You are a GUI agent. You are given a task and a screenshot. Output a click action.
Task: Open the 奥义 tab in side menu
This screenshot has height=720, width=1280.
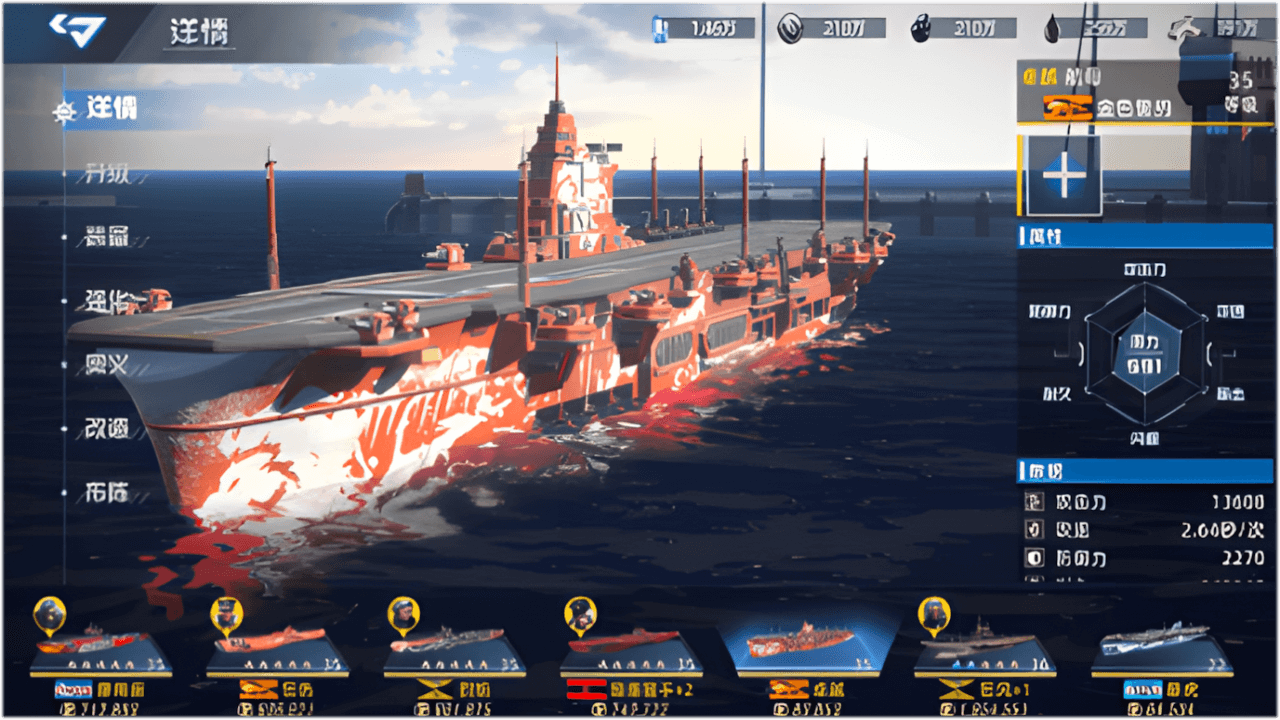(x=107, y=365)
